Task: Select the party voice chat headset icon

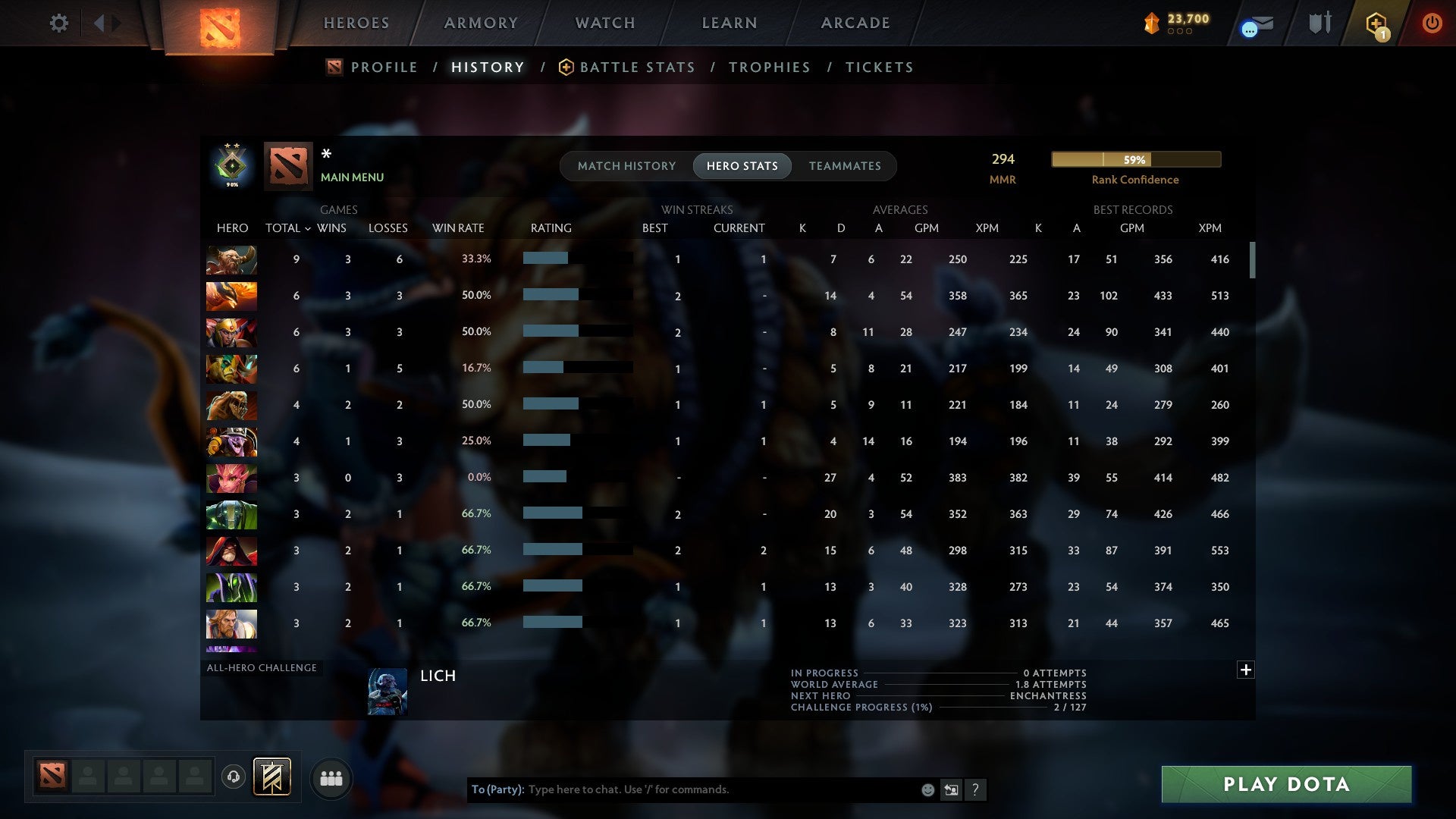Action: click(233, 778)
